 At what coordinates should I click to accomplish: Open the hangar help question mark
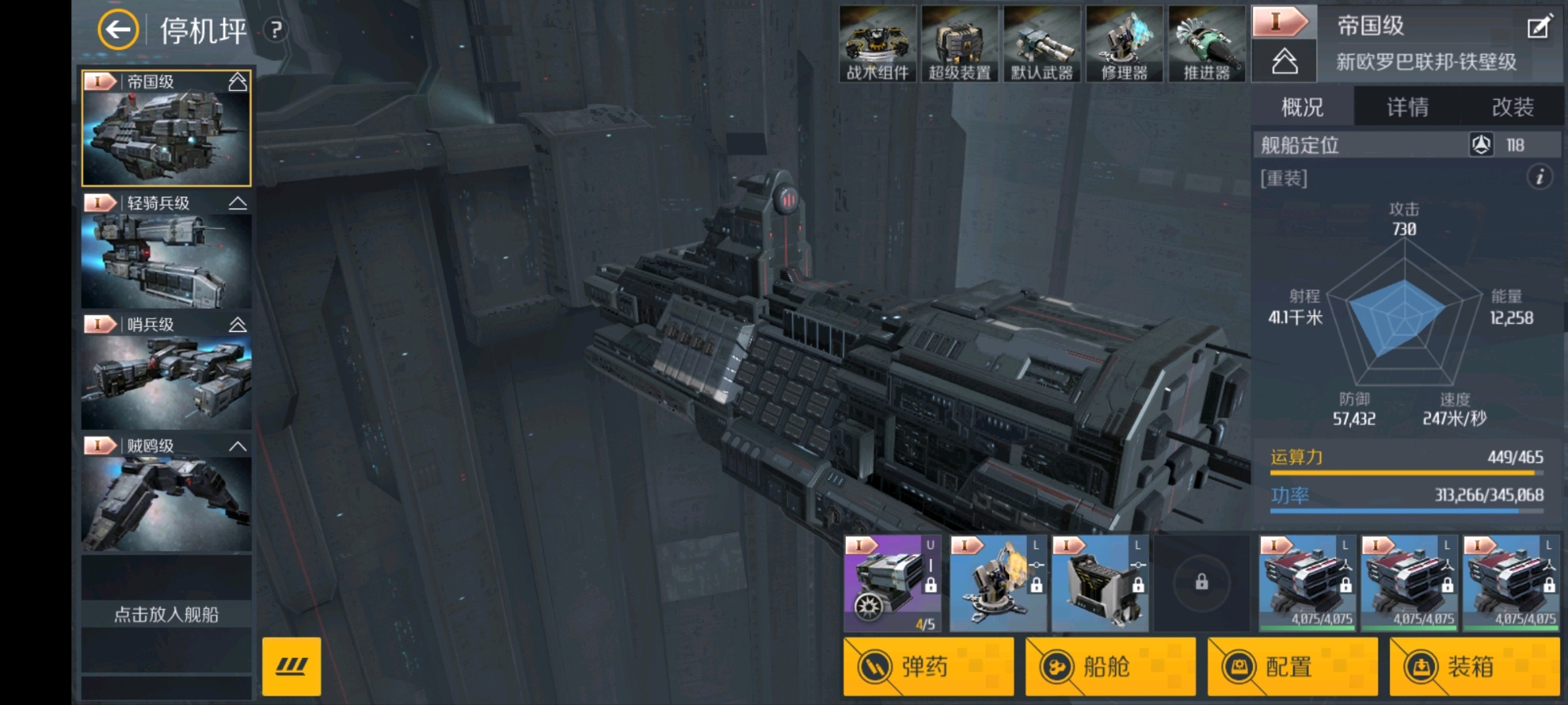tap(275, 31)
